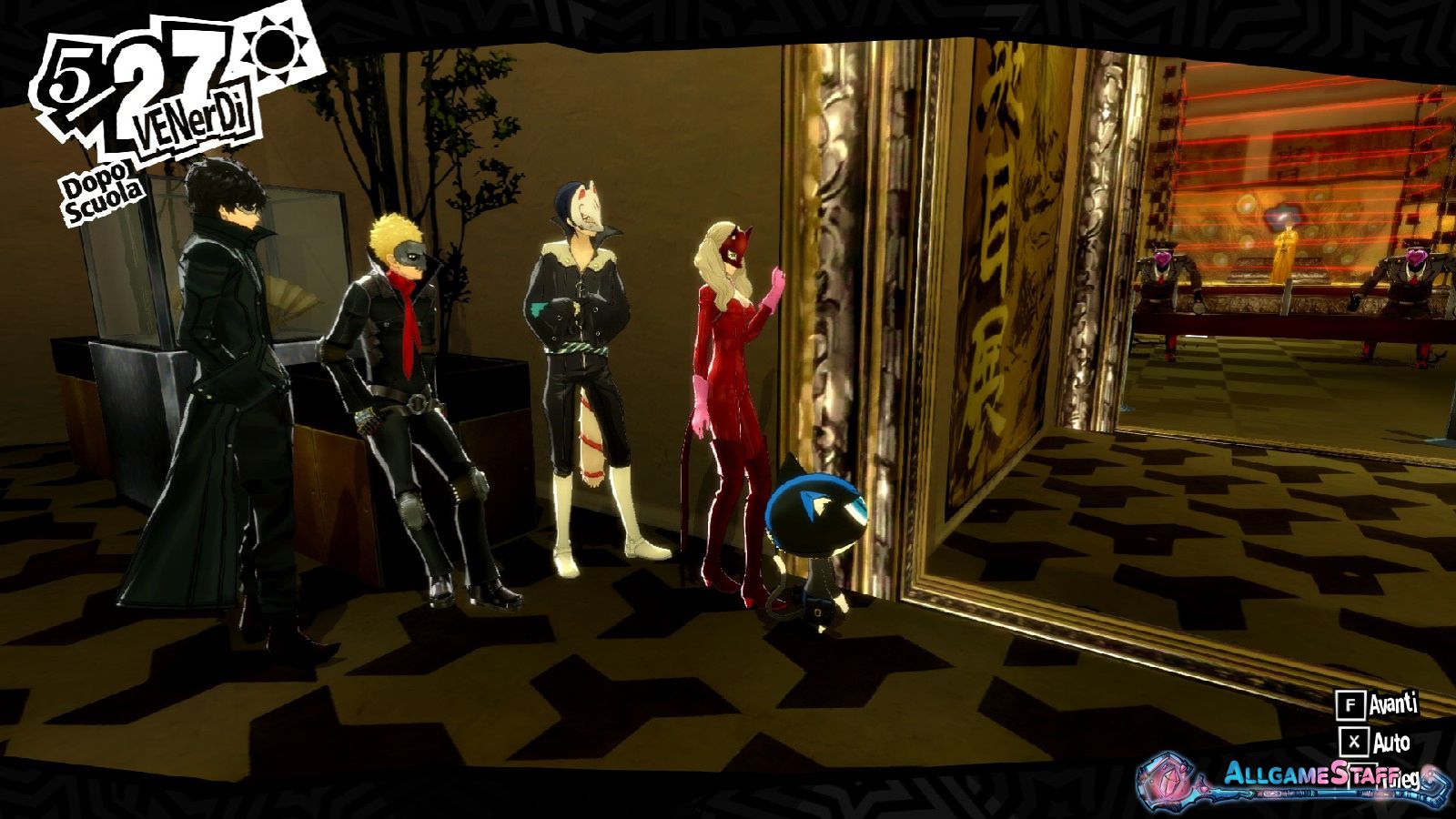Open the Dopo Scuola time indicator

[100, 186]
